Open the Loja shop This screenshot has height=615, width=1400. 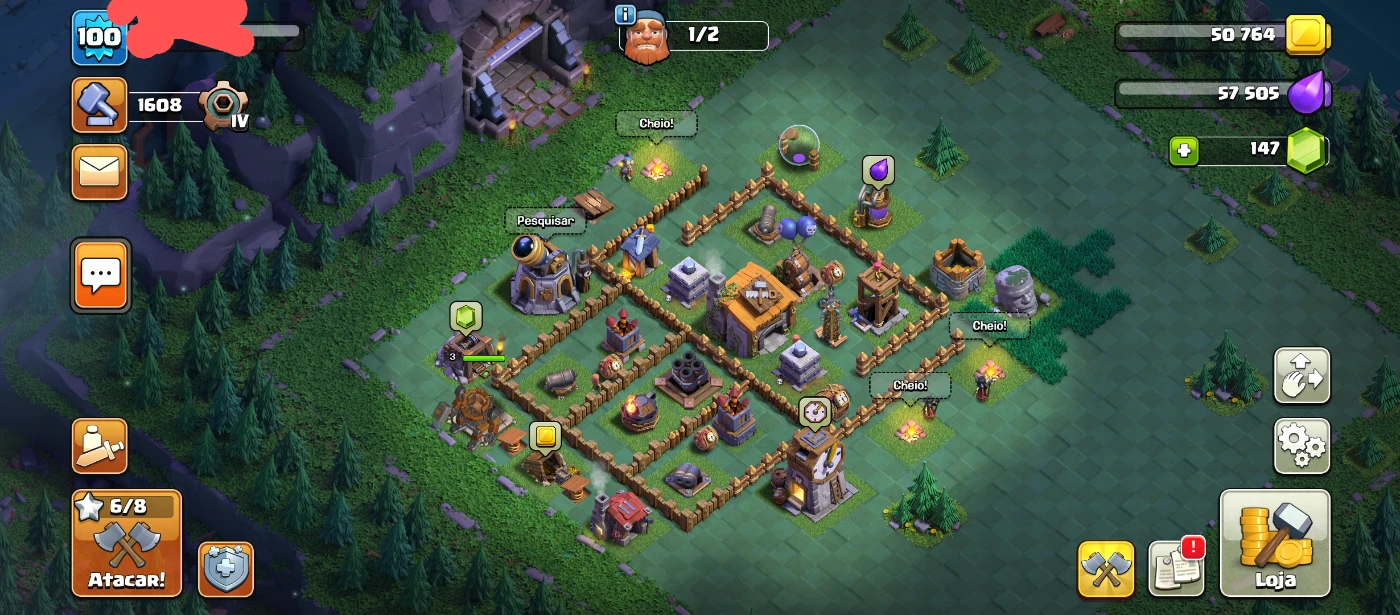(1275, 543)
